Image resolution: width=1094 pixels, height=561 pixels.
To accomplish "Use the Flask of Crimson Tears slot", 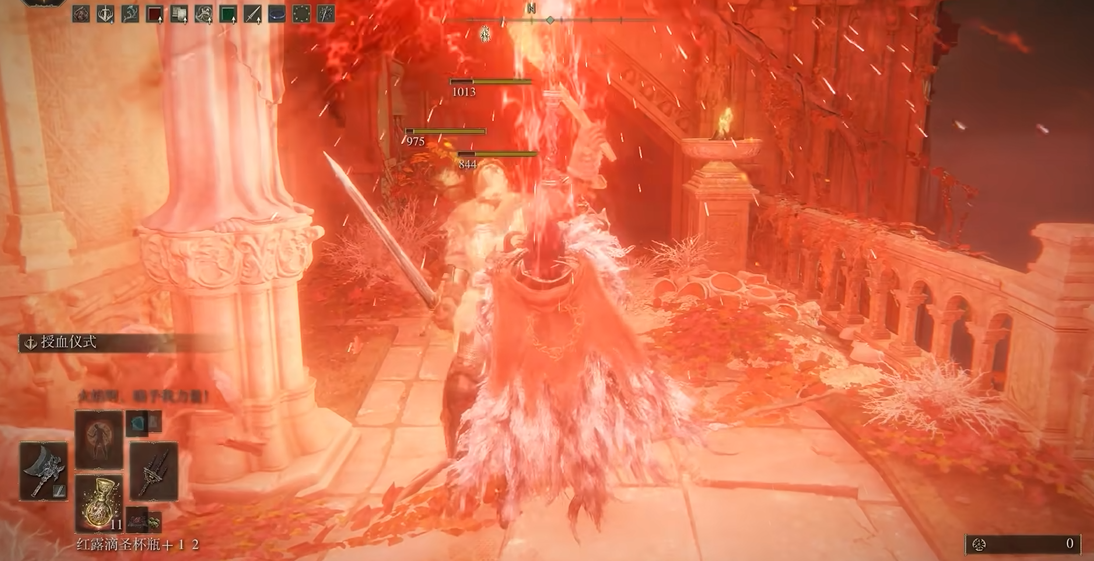I will (x=99, y=502).
